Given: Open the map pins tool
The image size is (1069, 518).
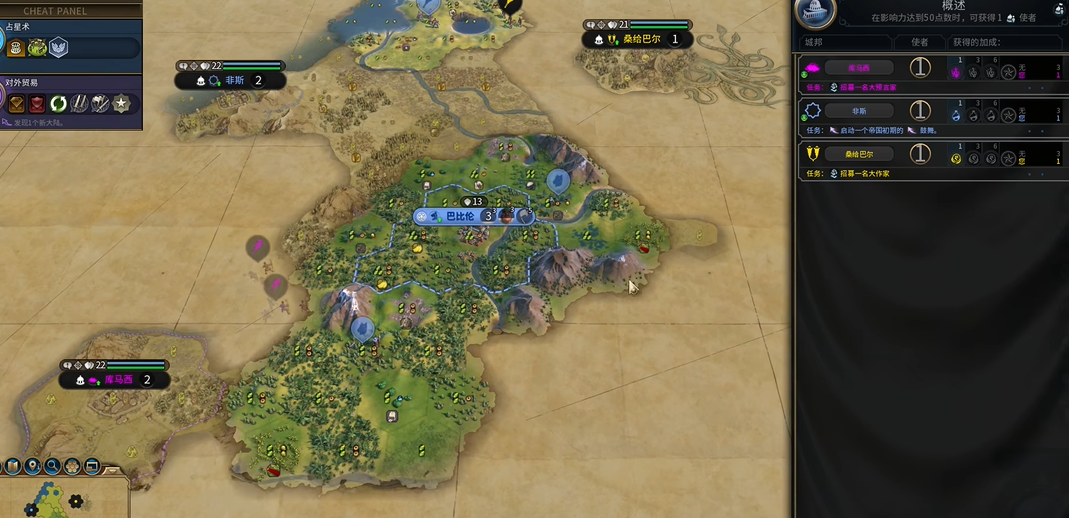Looking at the screenshot, I should pyautogui.click(x=33, y=466).
